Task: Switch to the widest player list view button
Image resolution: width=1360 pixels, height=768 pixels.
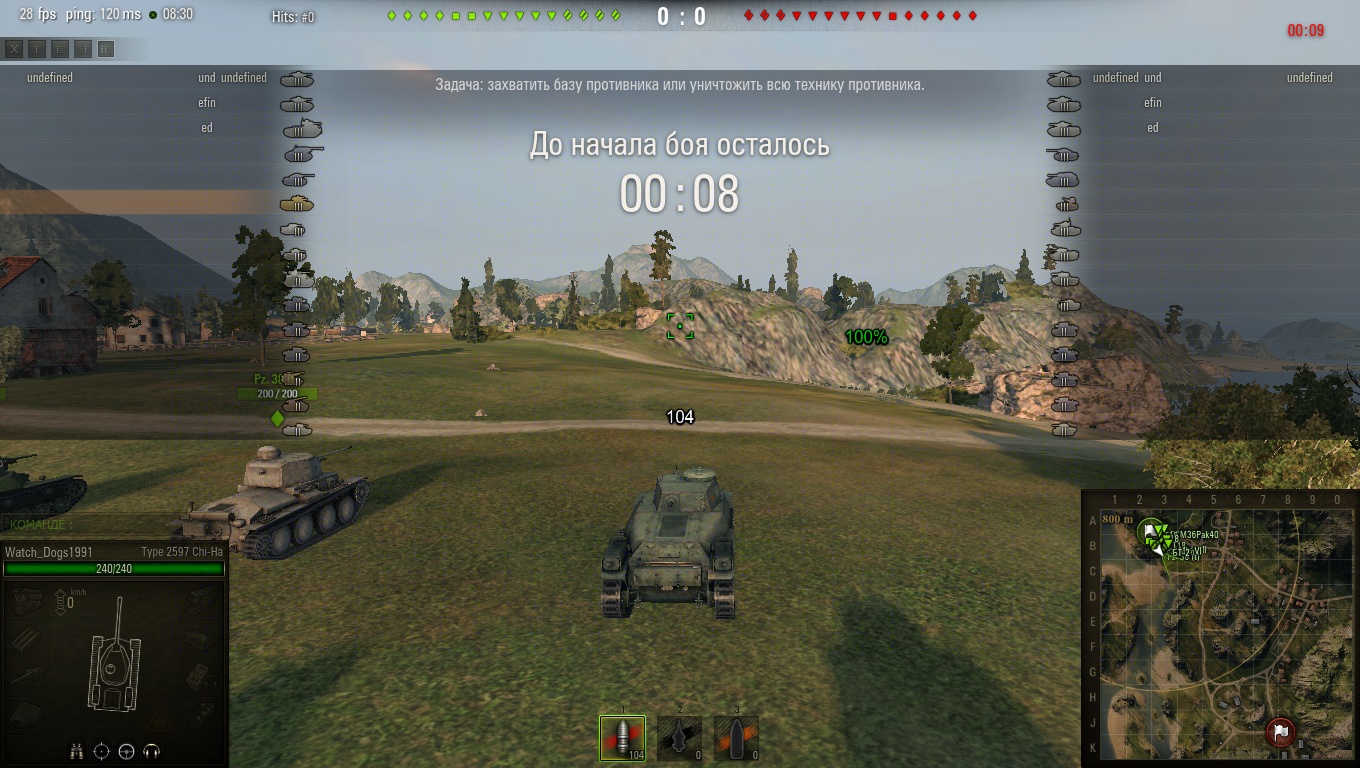Action: click(x=106, y=48)
